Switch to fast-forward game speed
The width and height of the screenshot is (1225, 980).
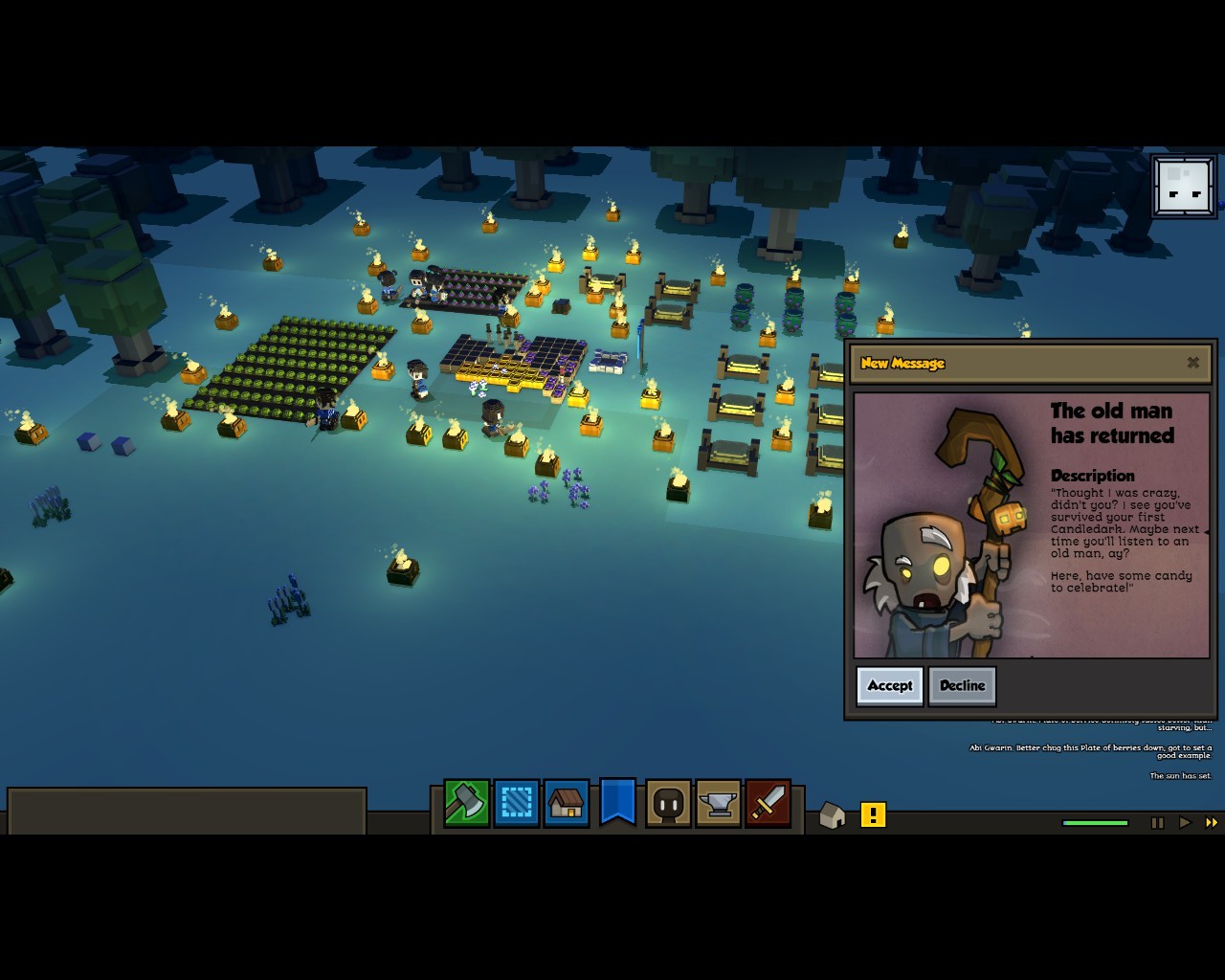coord(1211,822)
